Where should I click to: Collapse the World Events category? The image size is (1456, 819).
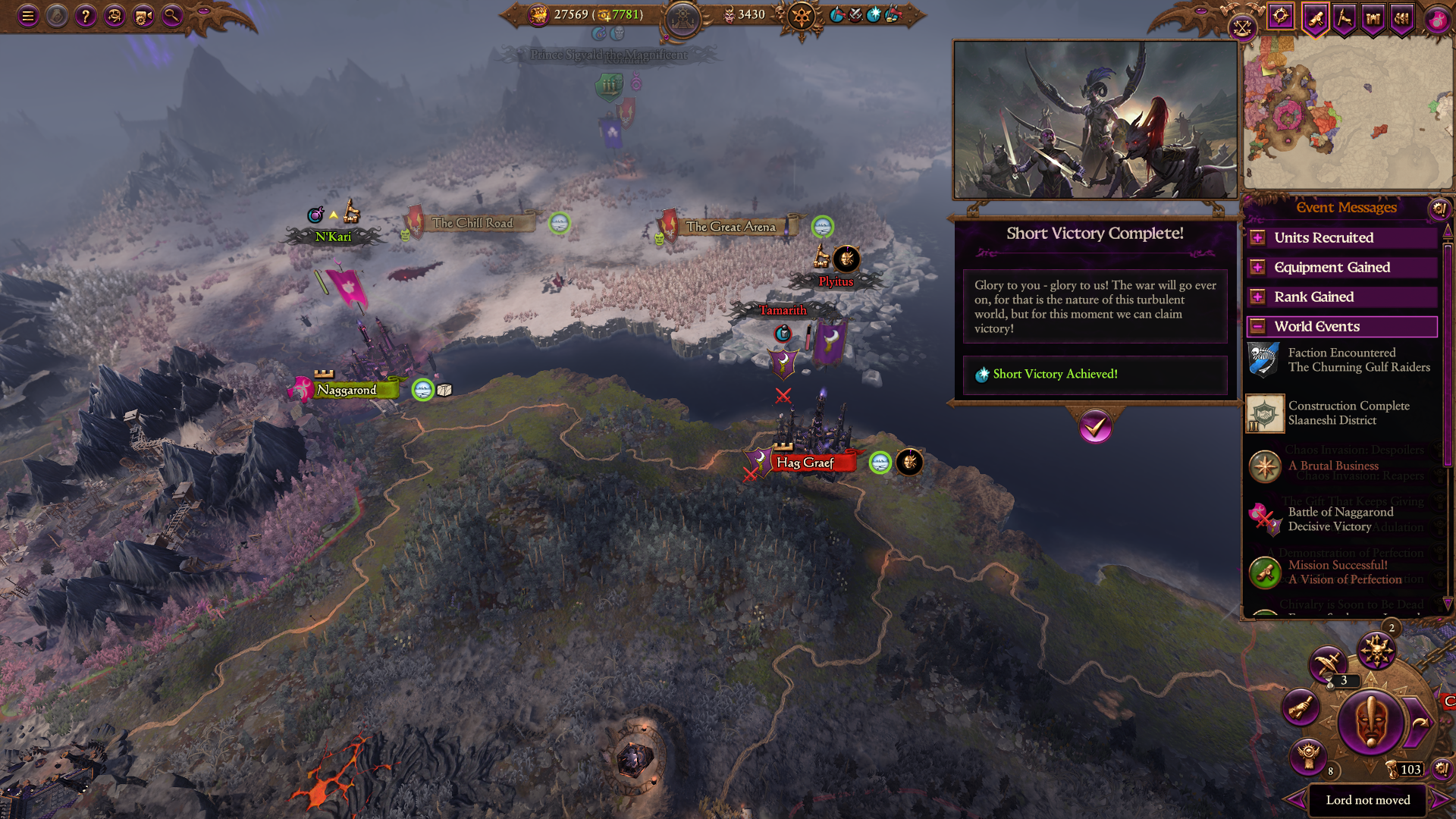[x=1257, y=327]
